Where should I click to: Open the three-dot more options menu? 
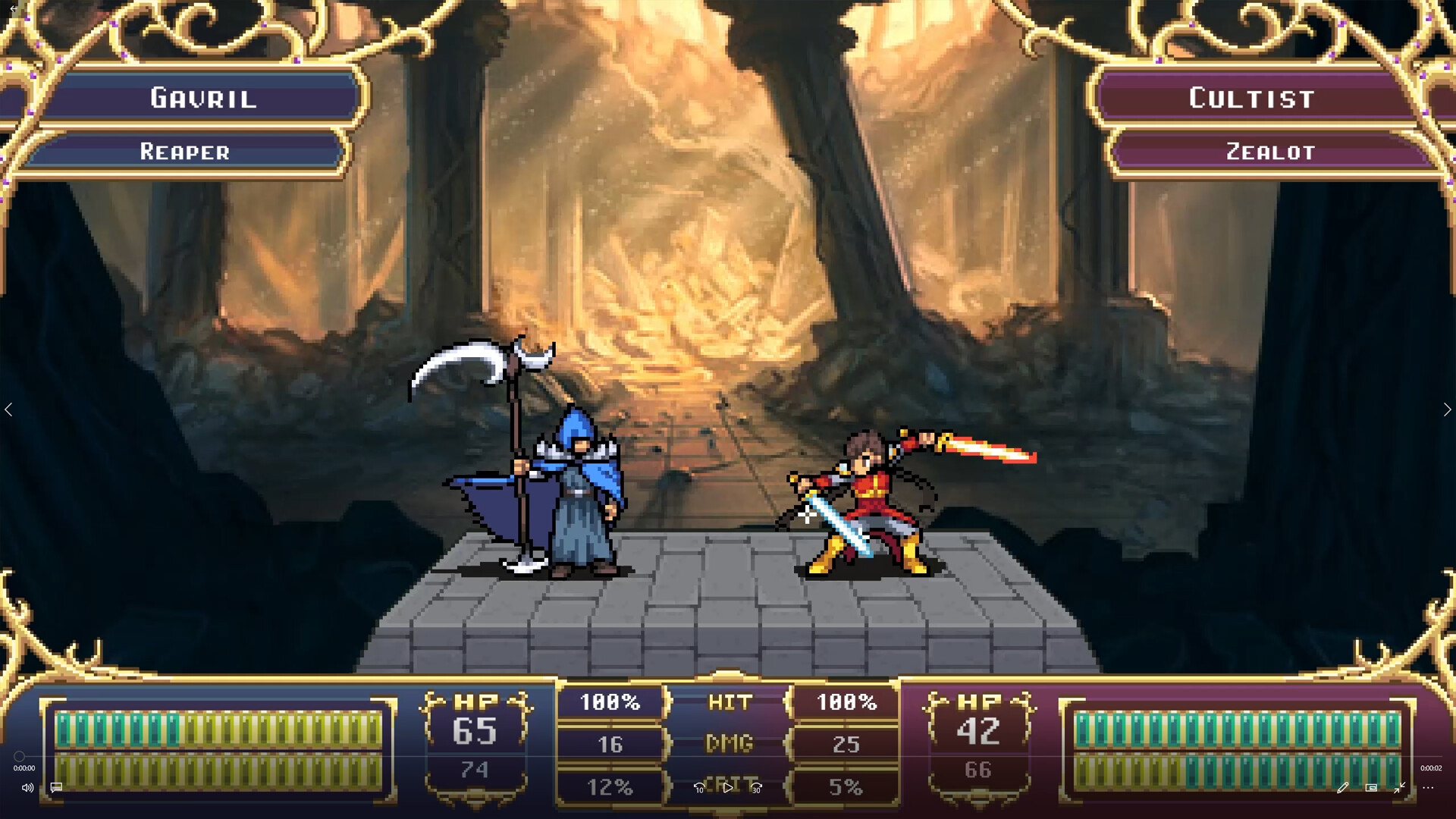[1429, 788]
